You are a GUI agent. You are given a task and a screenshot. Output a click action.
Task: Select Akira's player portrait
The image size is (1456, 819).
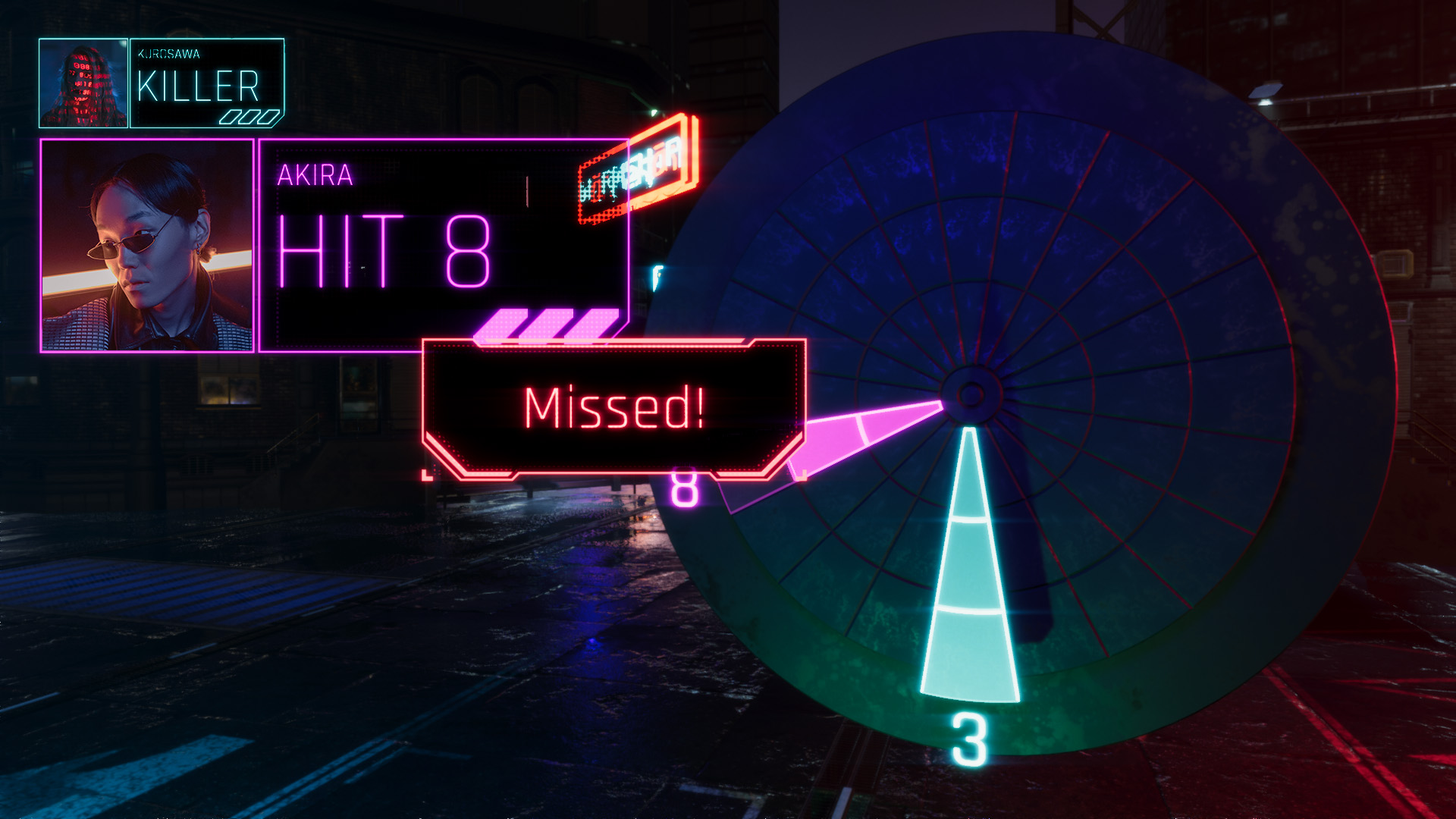146,245
